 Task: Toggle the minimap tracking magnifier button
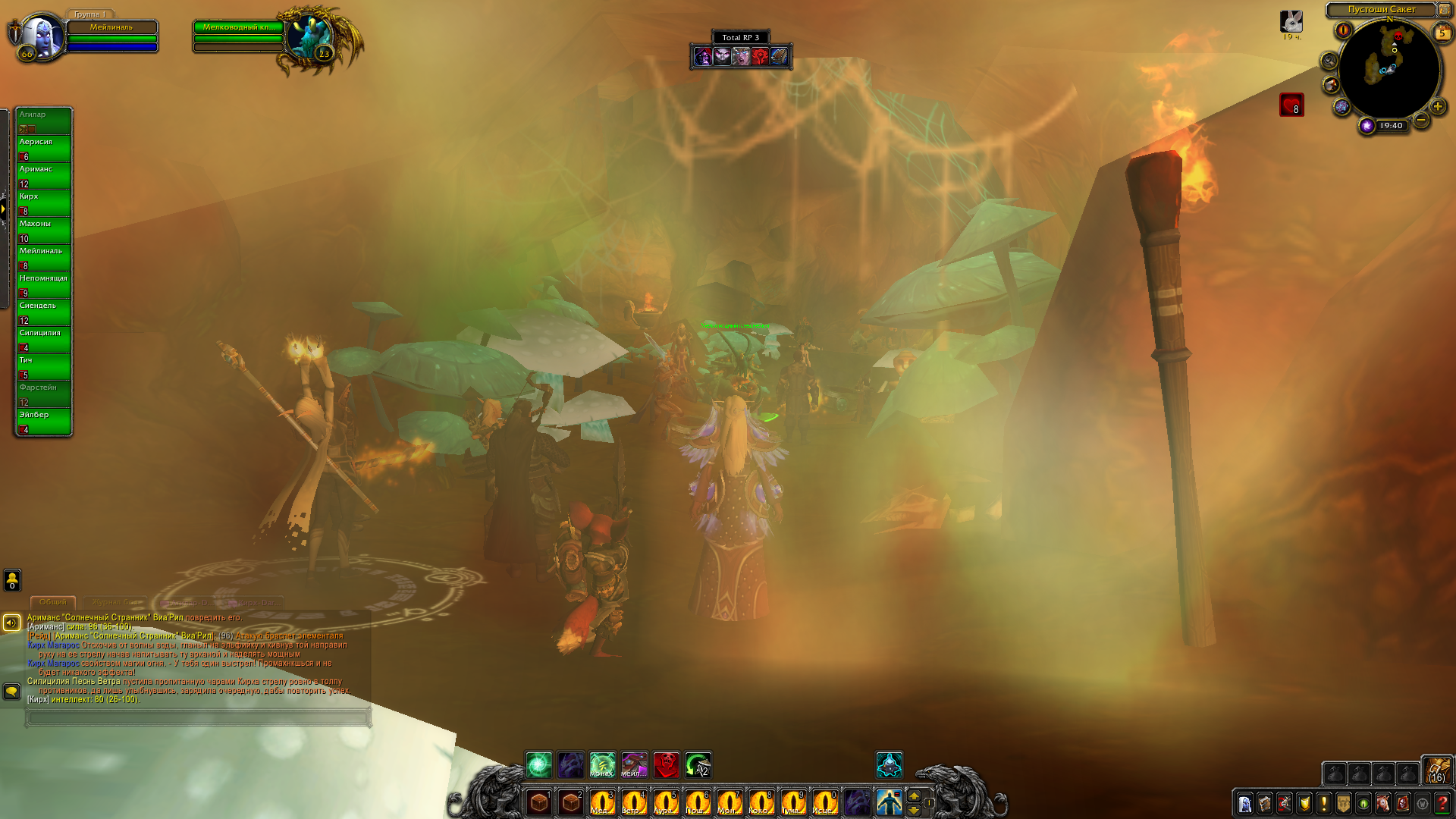pos(1329,61)
